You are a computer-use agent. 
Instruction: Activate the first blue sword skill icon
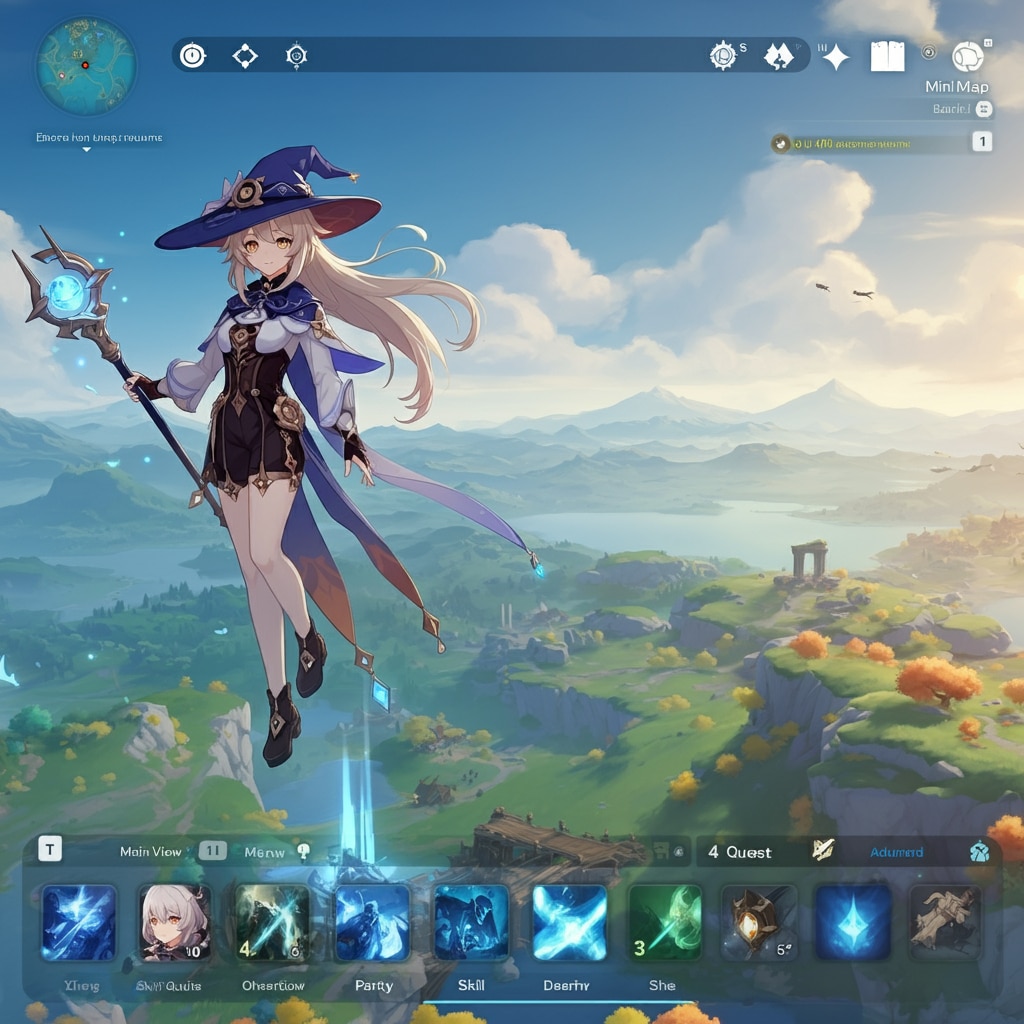[x=79, y=923]
